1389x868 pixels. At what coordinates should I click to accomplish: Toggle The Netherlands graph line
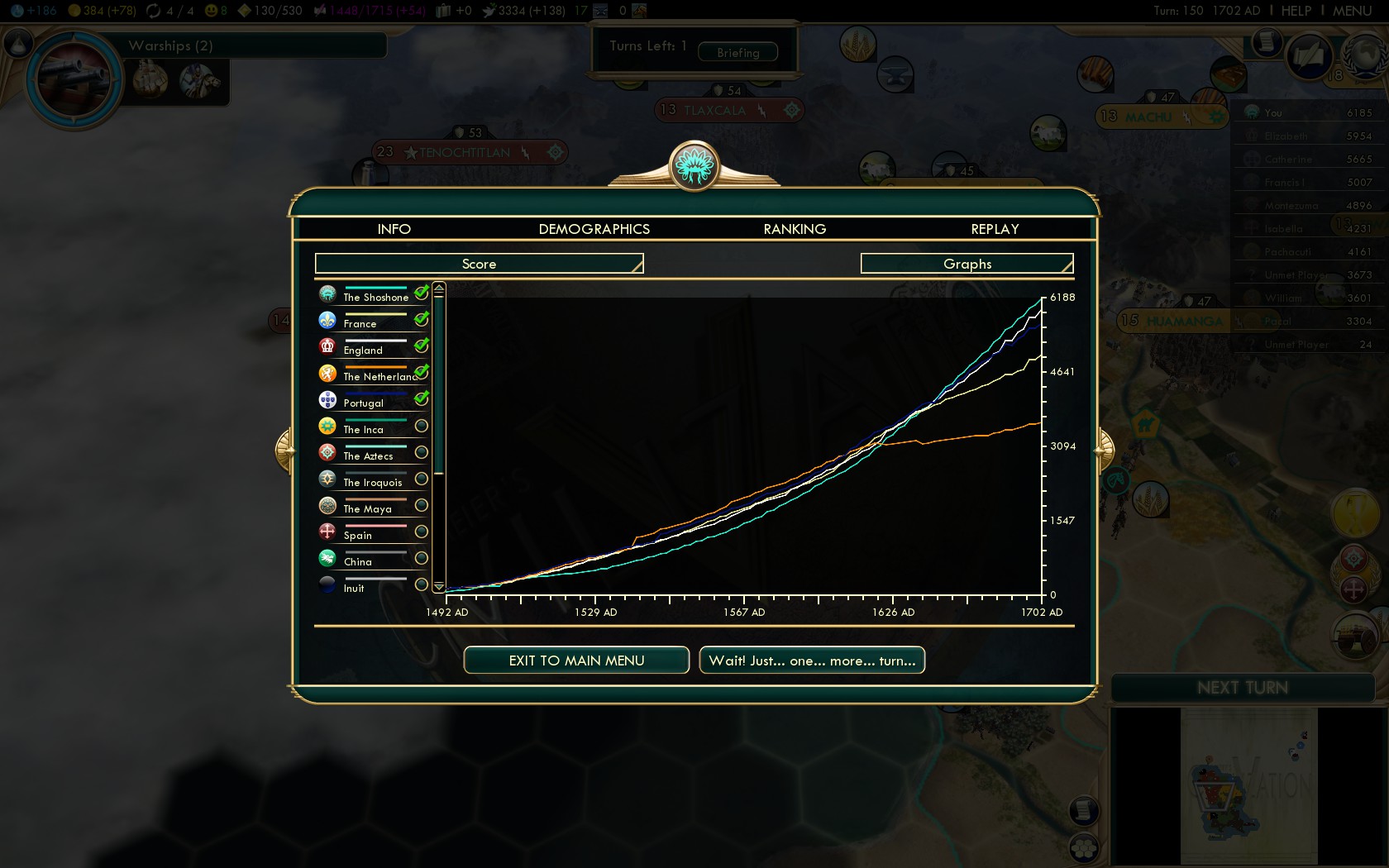(422, 372)
